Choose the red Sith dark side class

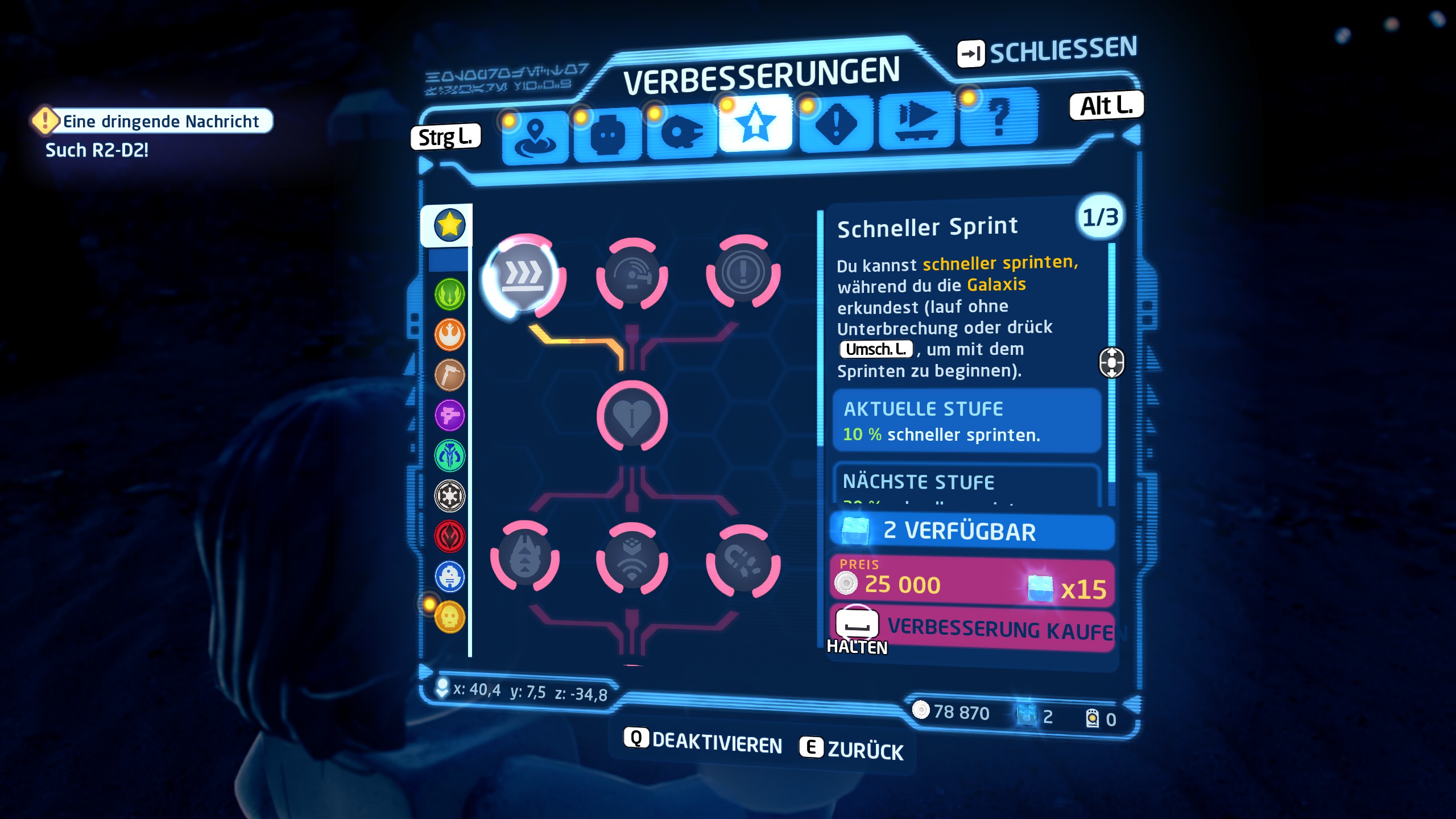pyautogui.click(x=449, y=536)
